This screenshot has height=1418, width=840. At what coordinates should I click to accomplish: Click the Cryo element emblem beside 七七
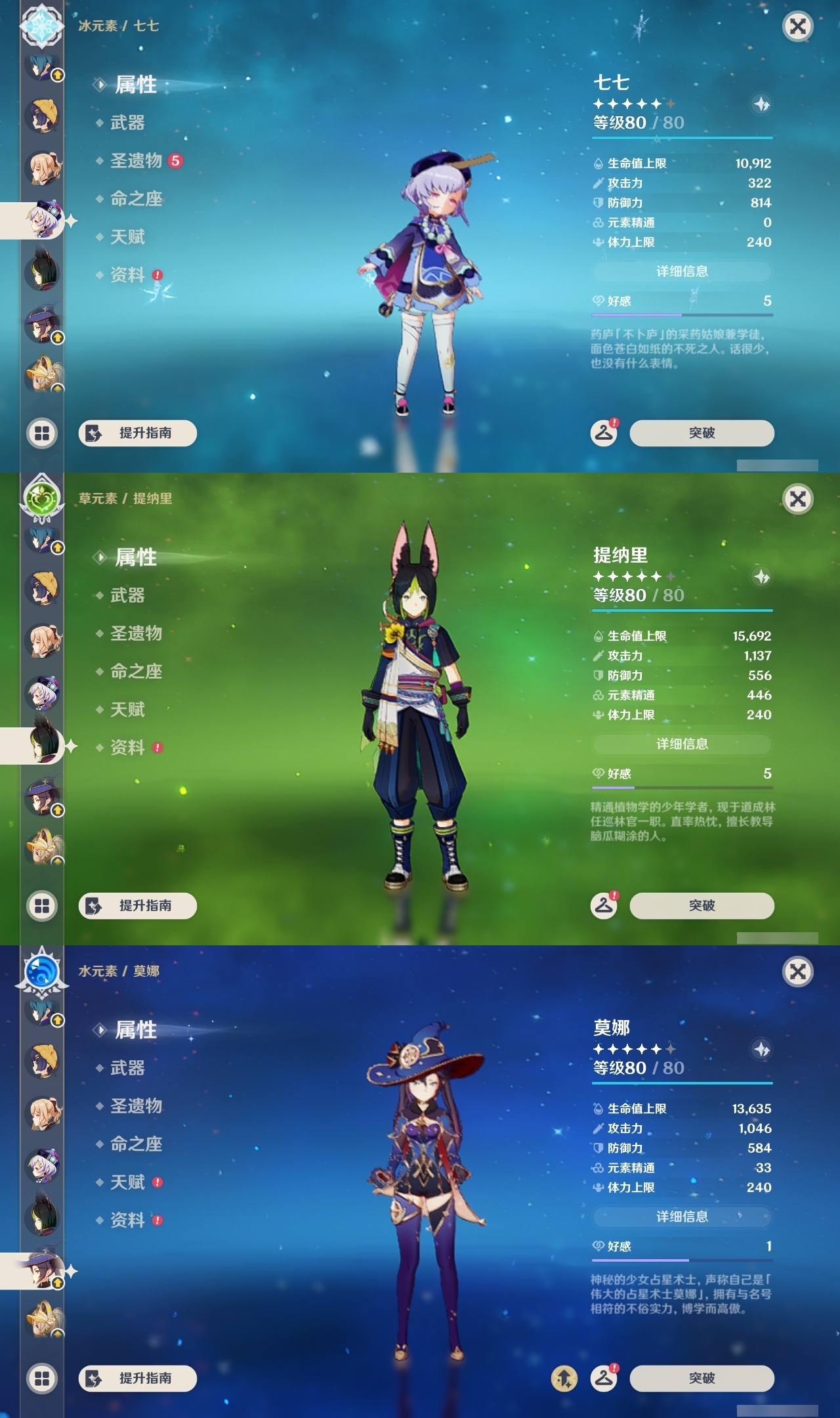(41, 28)
